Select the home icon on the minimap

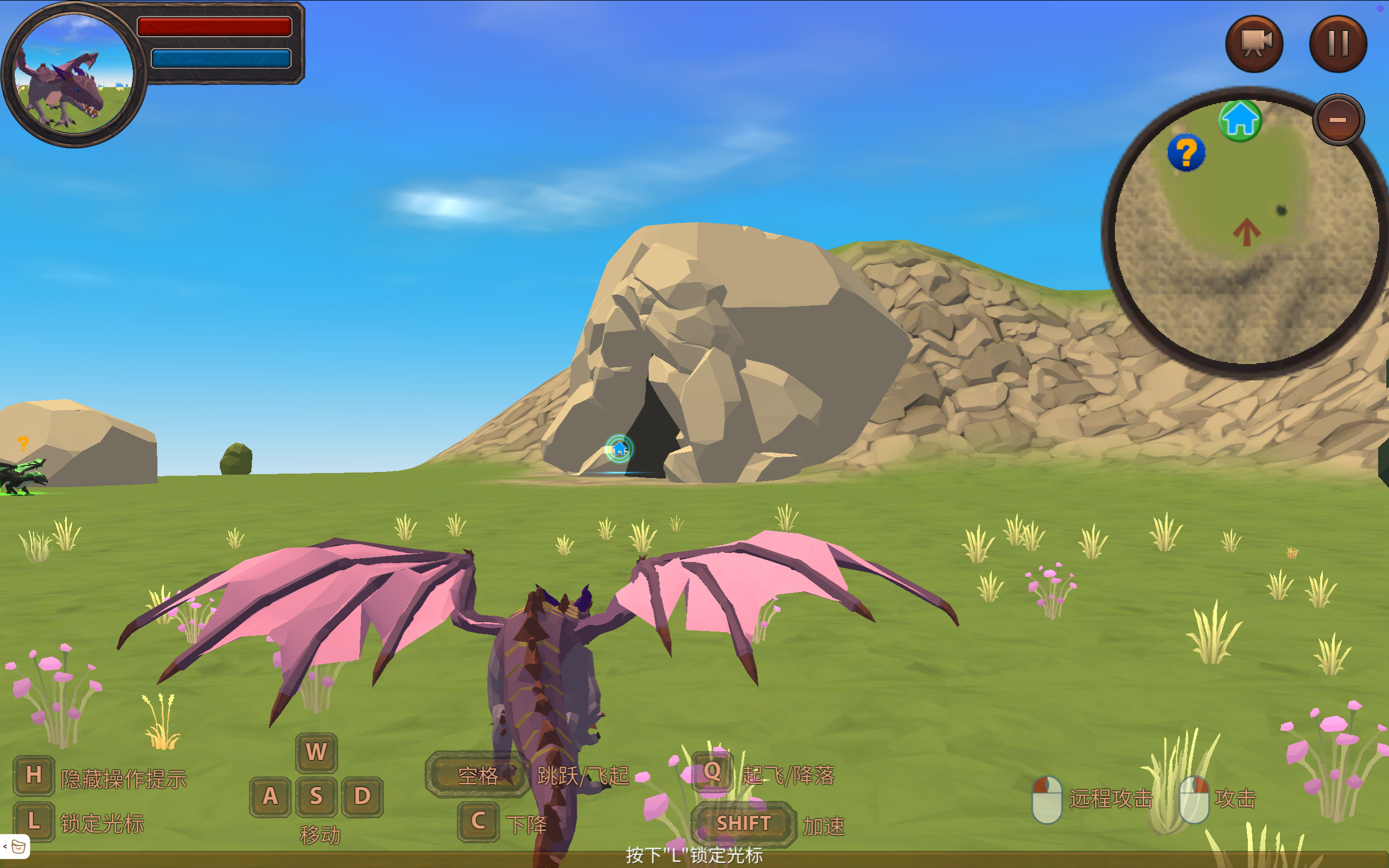click(1240, 120)
